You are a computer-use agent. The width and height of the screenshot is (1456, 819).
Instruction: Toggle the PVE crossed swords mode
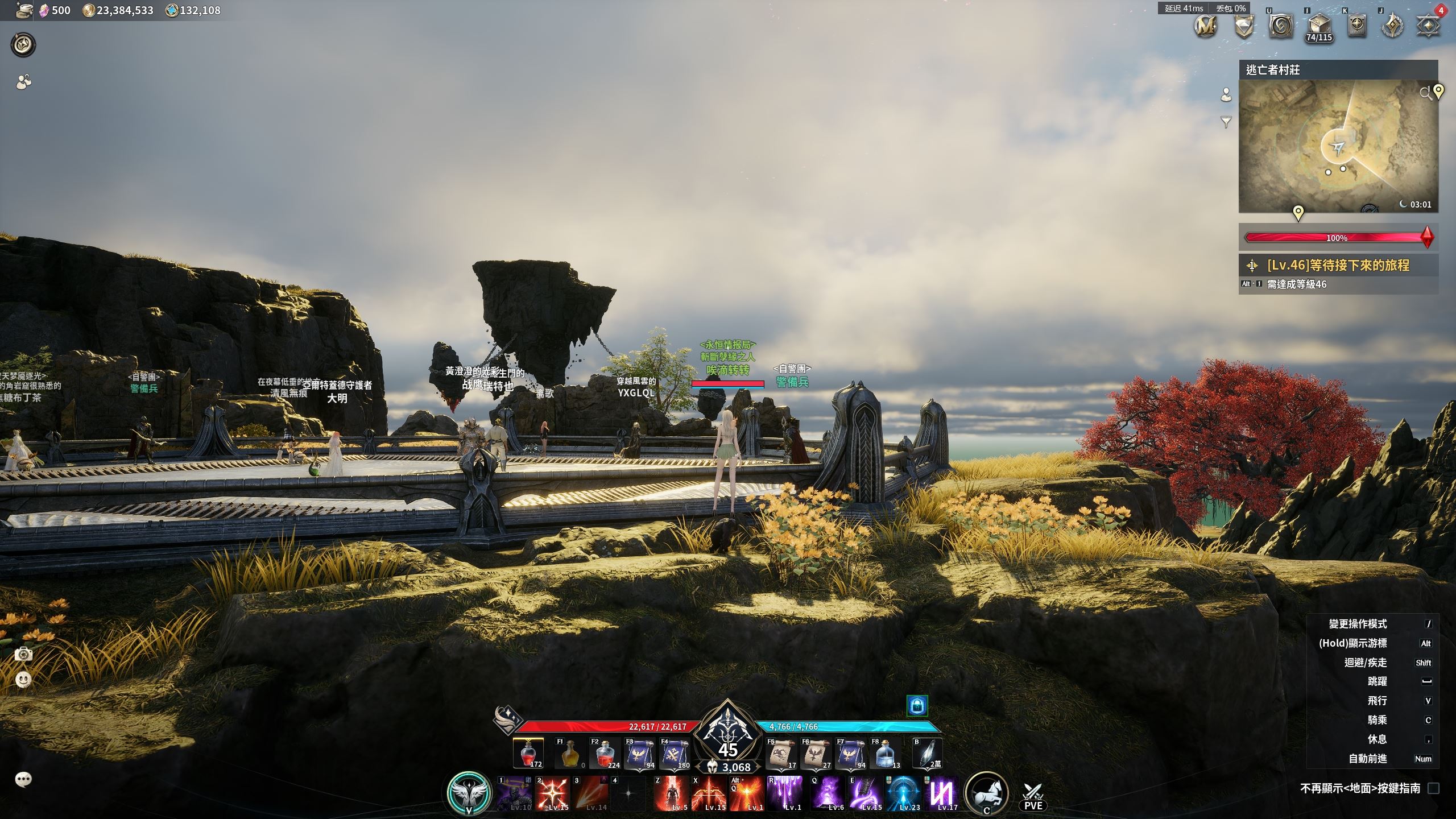(x=1033, y=795)
